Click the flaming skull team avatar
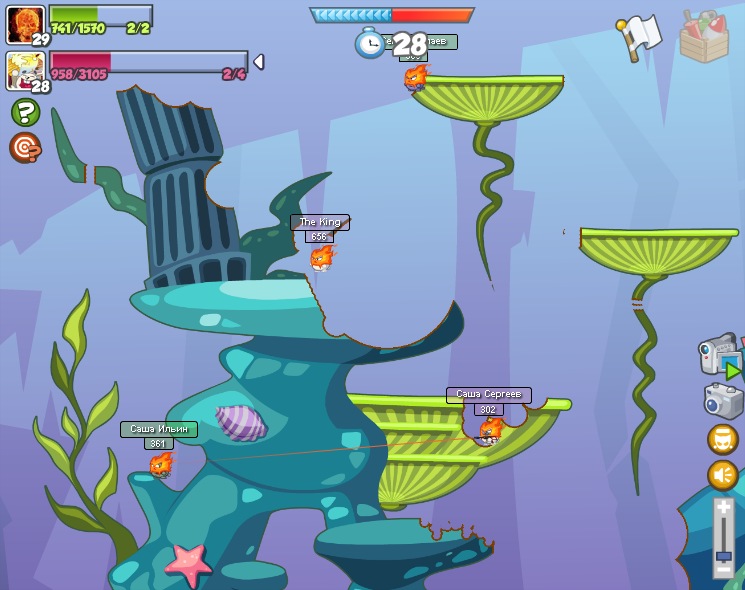The width and height of the screenshot is (745, 590). (x=25, y=24)
